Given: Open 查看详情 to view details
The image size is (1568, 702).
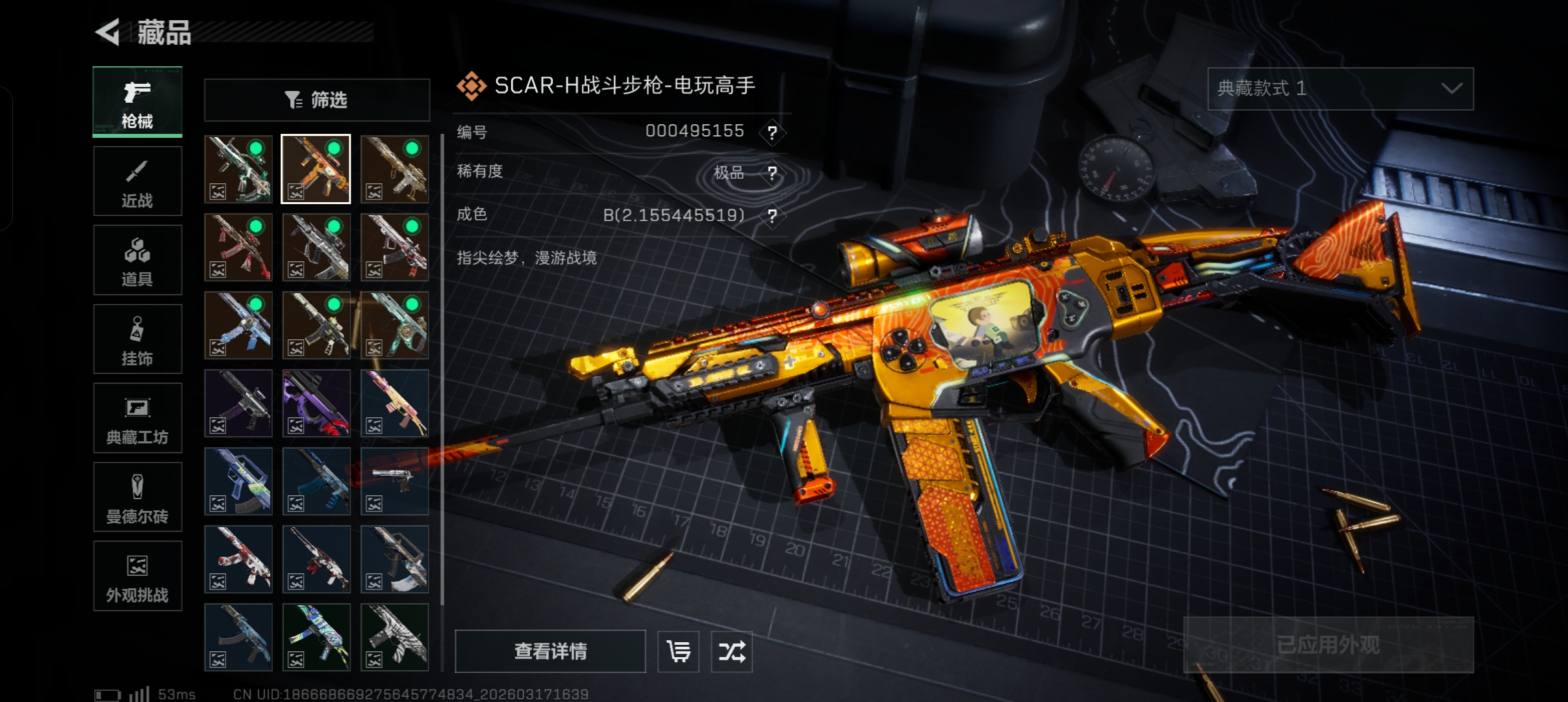Looking at the screenshot, I should [x=550, y=651].
